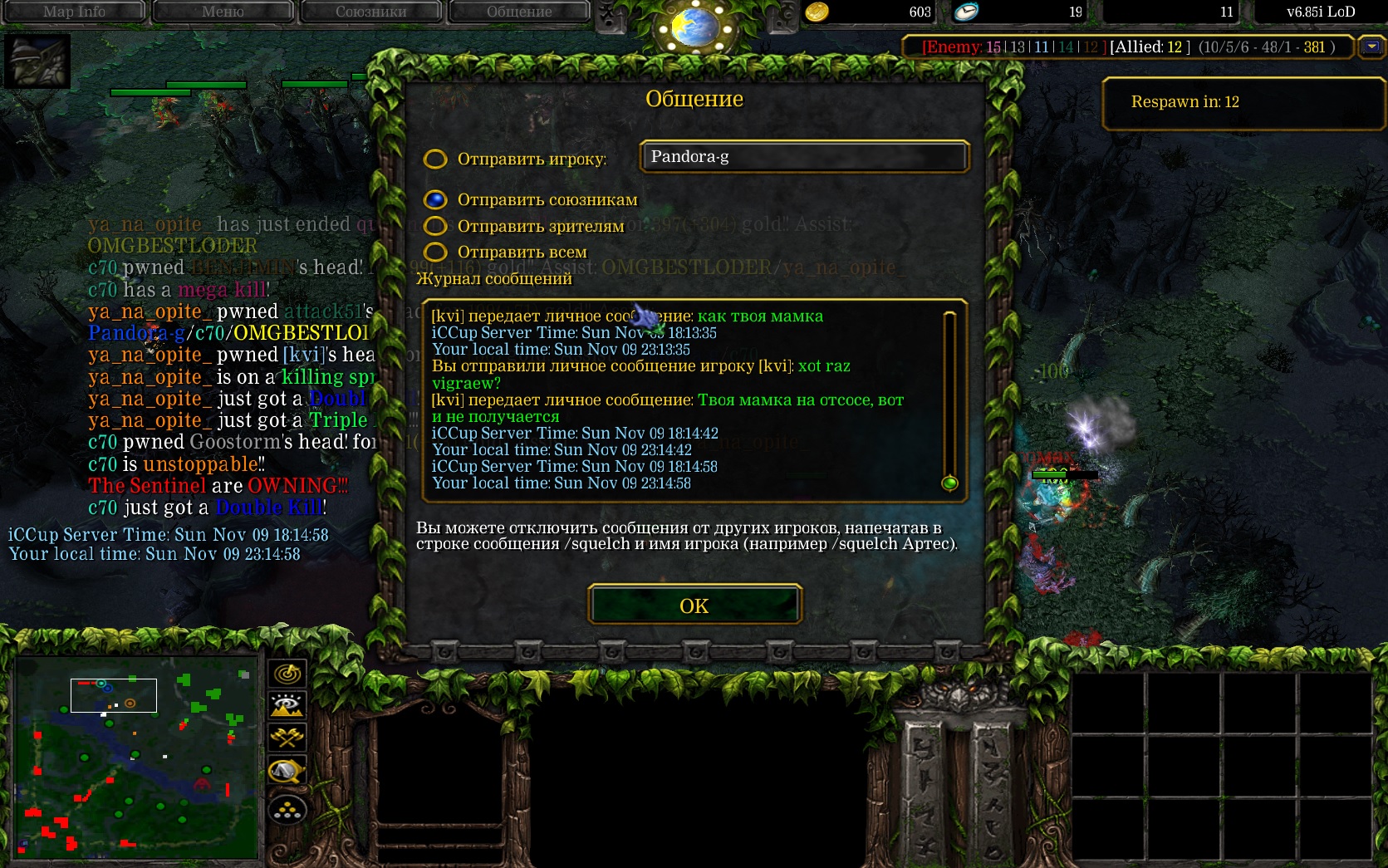Open the 'Союзники' allies menu
1388x868 pixels.
tap(370, 12)
